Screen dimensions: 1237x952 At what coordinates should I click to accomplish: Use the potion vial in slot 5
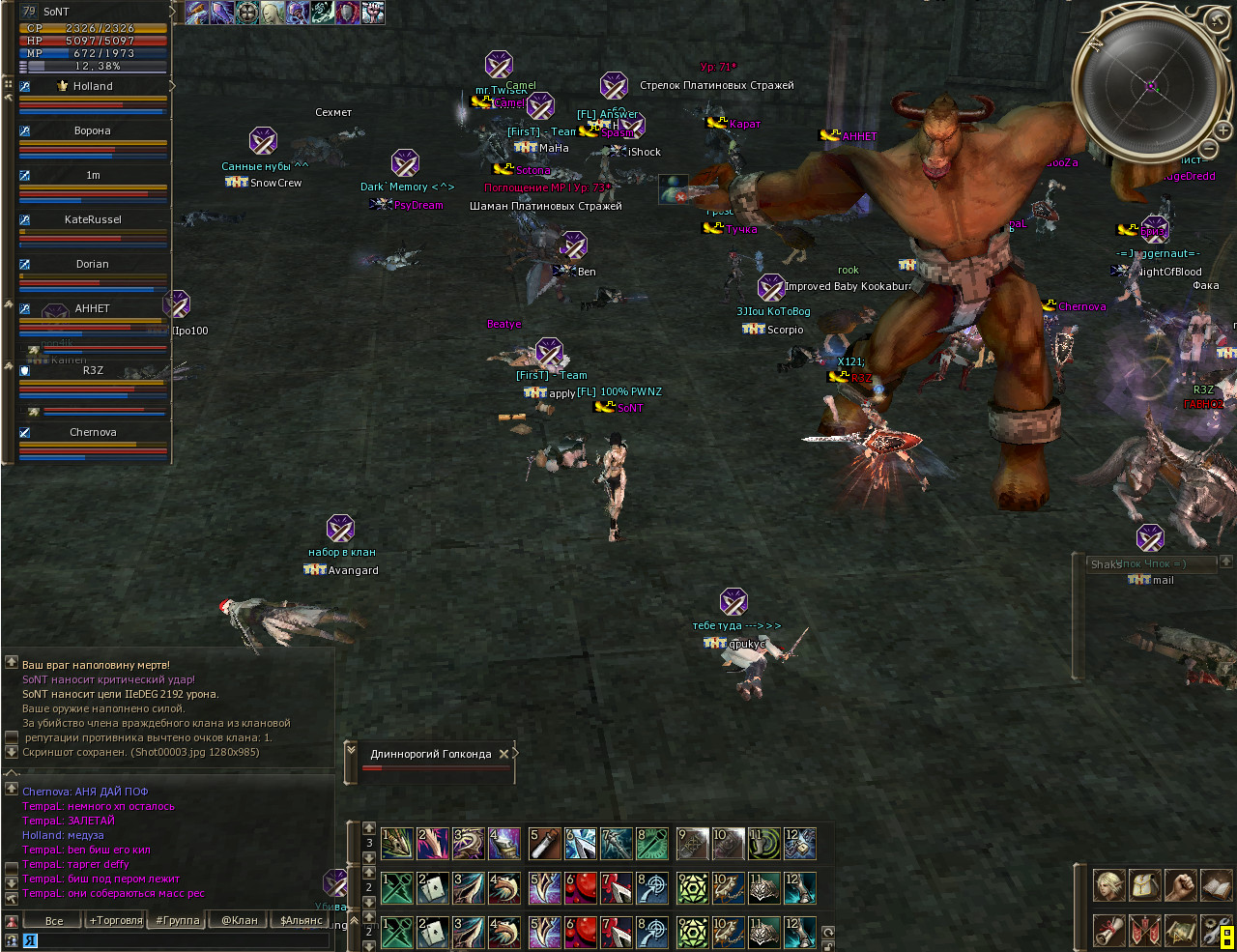click(x=544, y=844)
